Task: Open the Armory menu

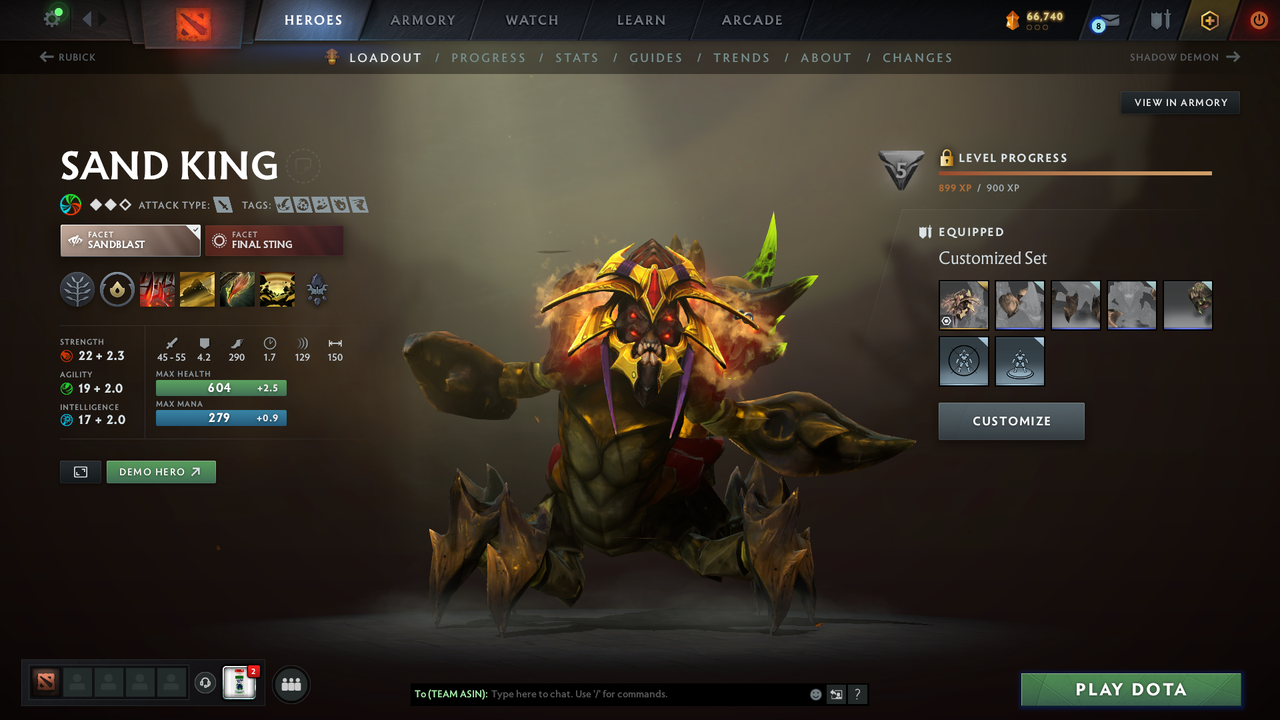Action: click(x=423, y=20)
